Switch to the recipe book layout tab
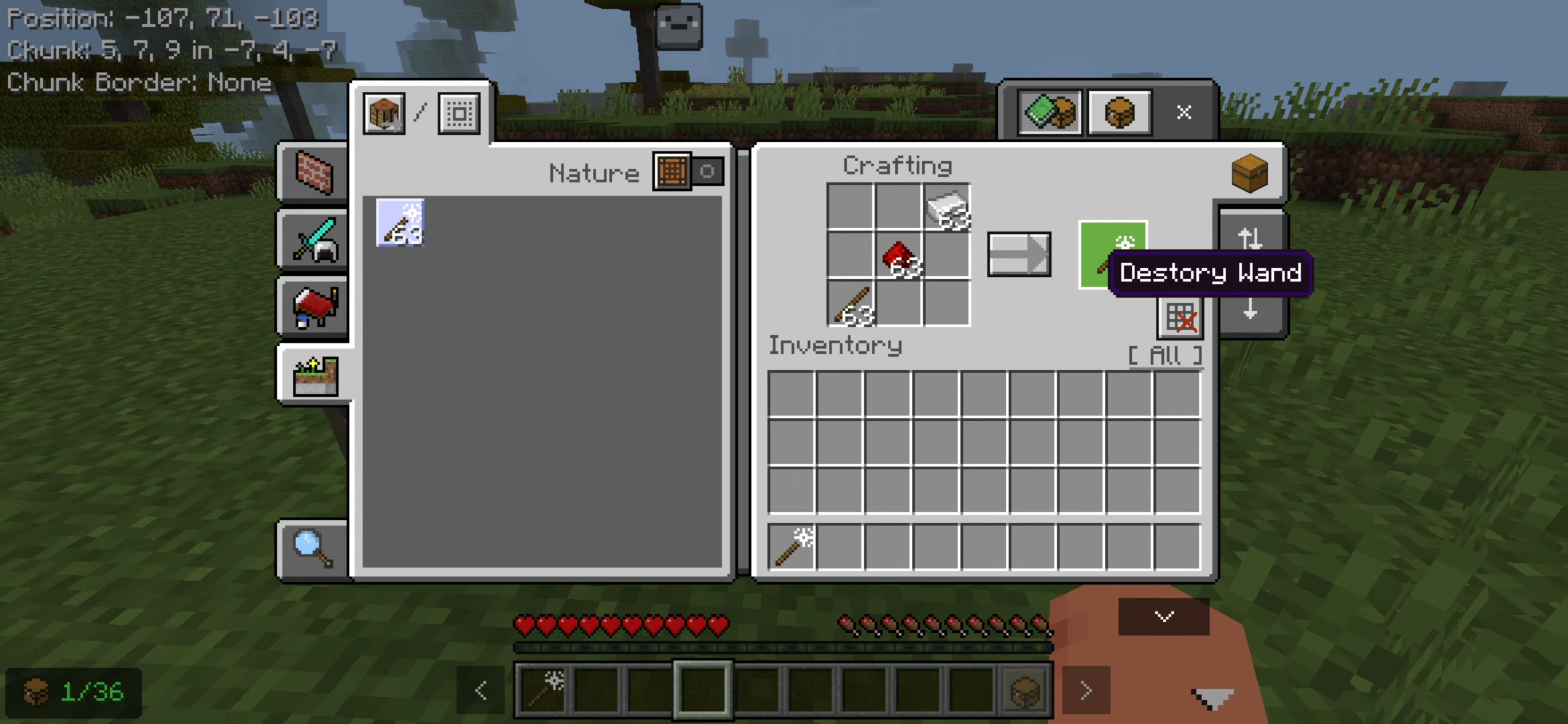This screenshot has width=1568, height=724. coord(1049,112)
